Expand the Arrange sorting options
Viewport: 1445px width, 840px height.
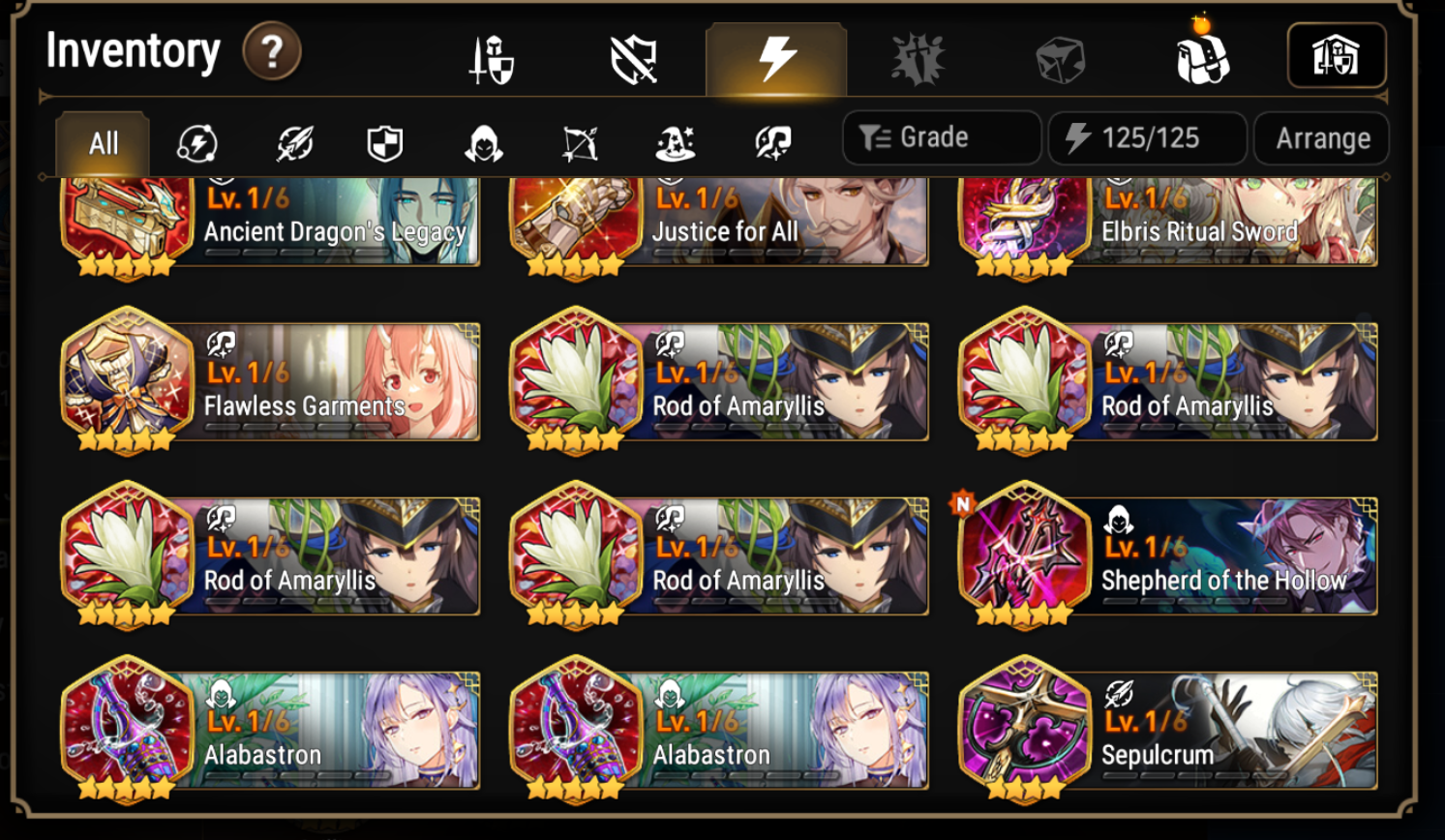tap(1321, 137)
